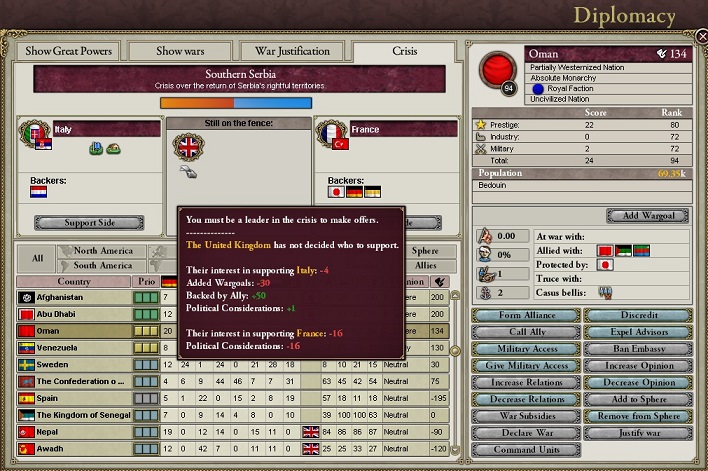708x471 pixels.
Task: Pick Sweden row in country list
Action: [70, 364]
